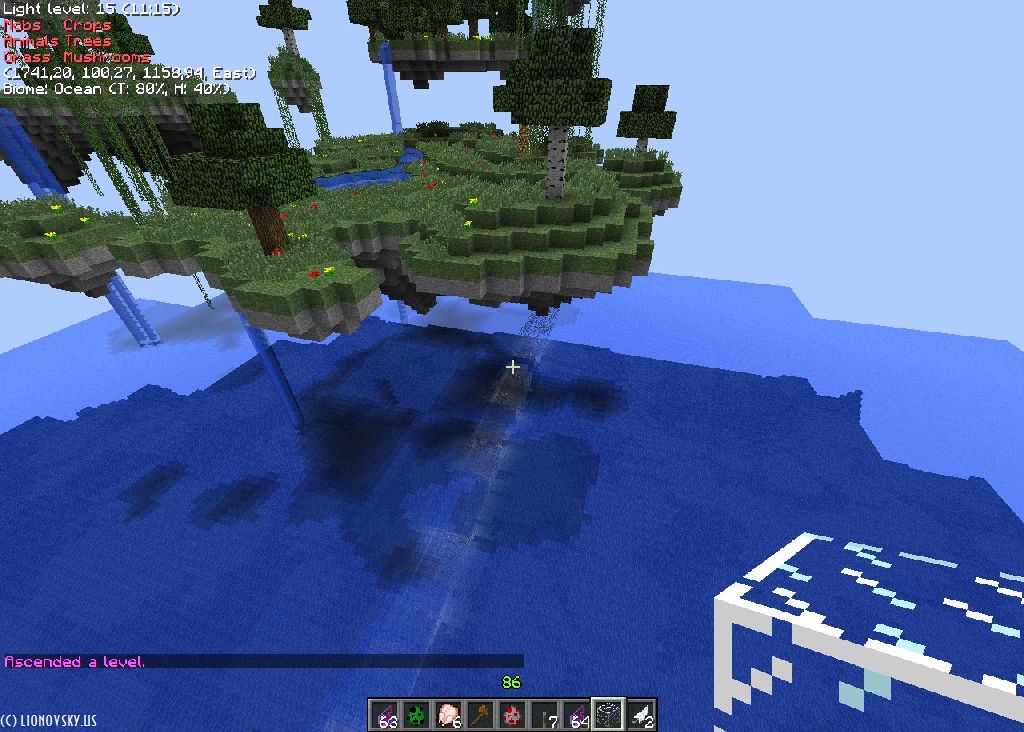The image size is (1024, 732).
Task: Pick the red and white spawn egg
Action: pos(513,714)
